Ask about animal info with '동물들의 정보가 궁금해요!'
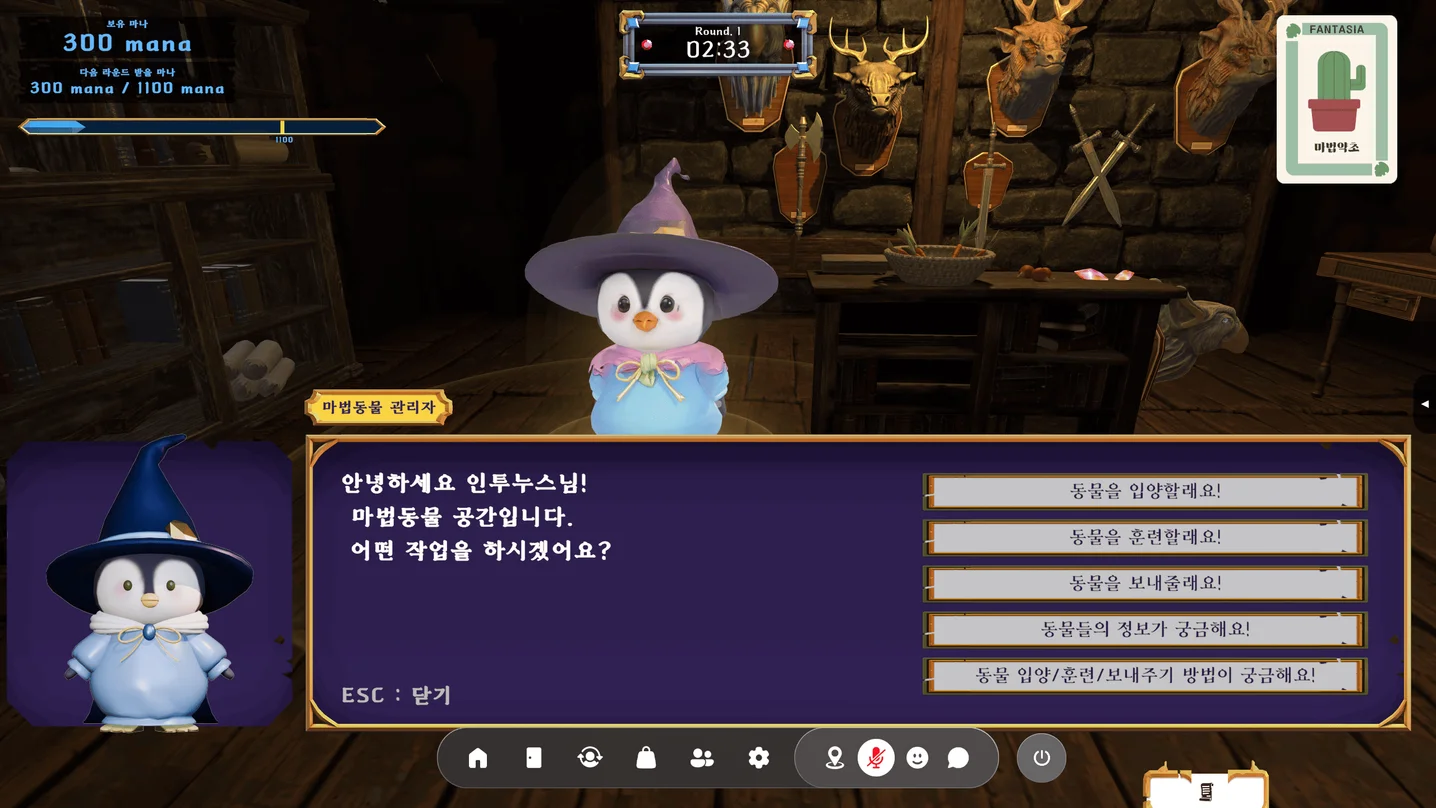Image resolution: width=1436 pixels, height=808 pixels. (x=1145, y=629)
